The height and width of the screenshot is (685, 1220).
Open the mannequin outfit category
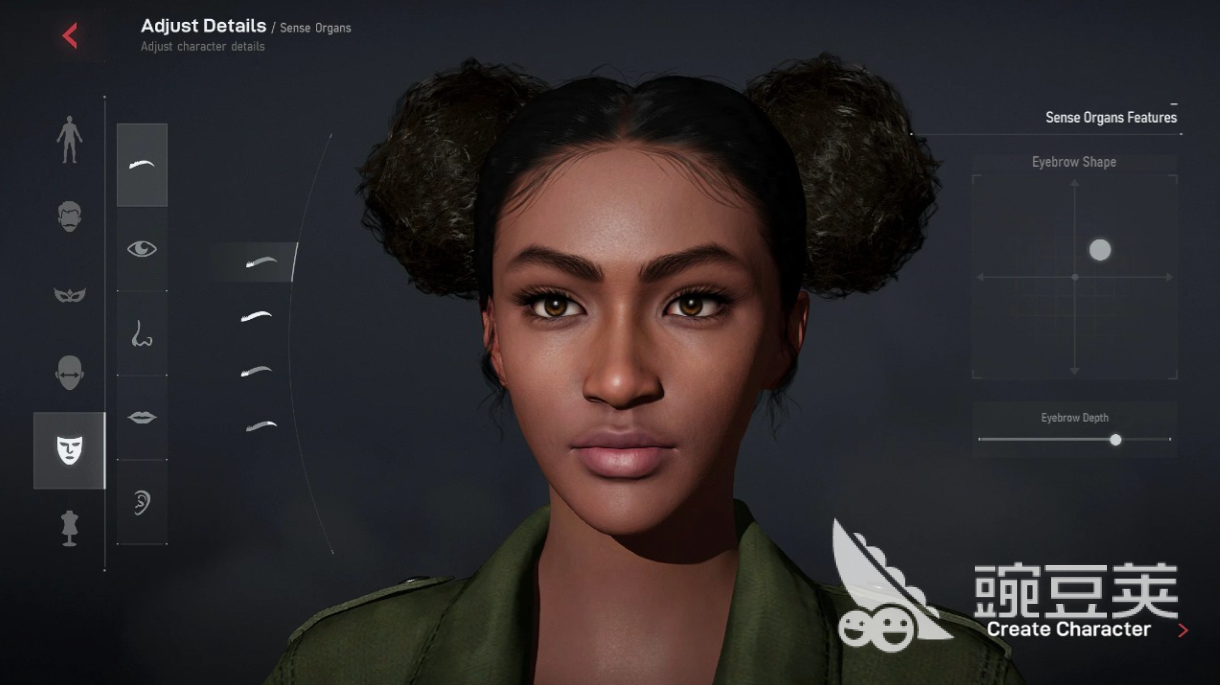[69, 528]
